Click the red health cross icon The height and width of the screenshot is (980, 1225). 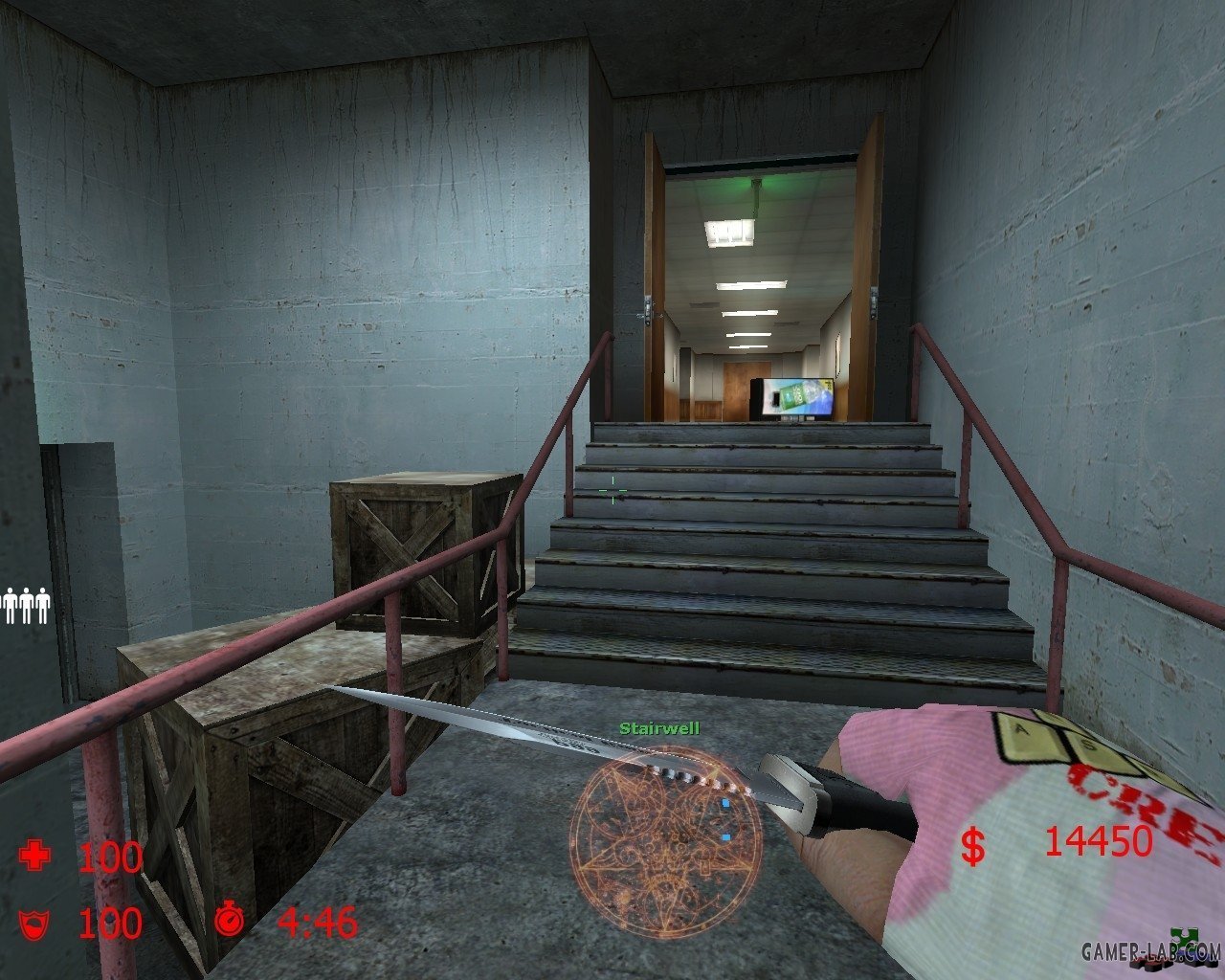(x=35, y=855)
